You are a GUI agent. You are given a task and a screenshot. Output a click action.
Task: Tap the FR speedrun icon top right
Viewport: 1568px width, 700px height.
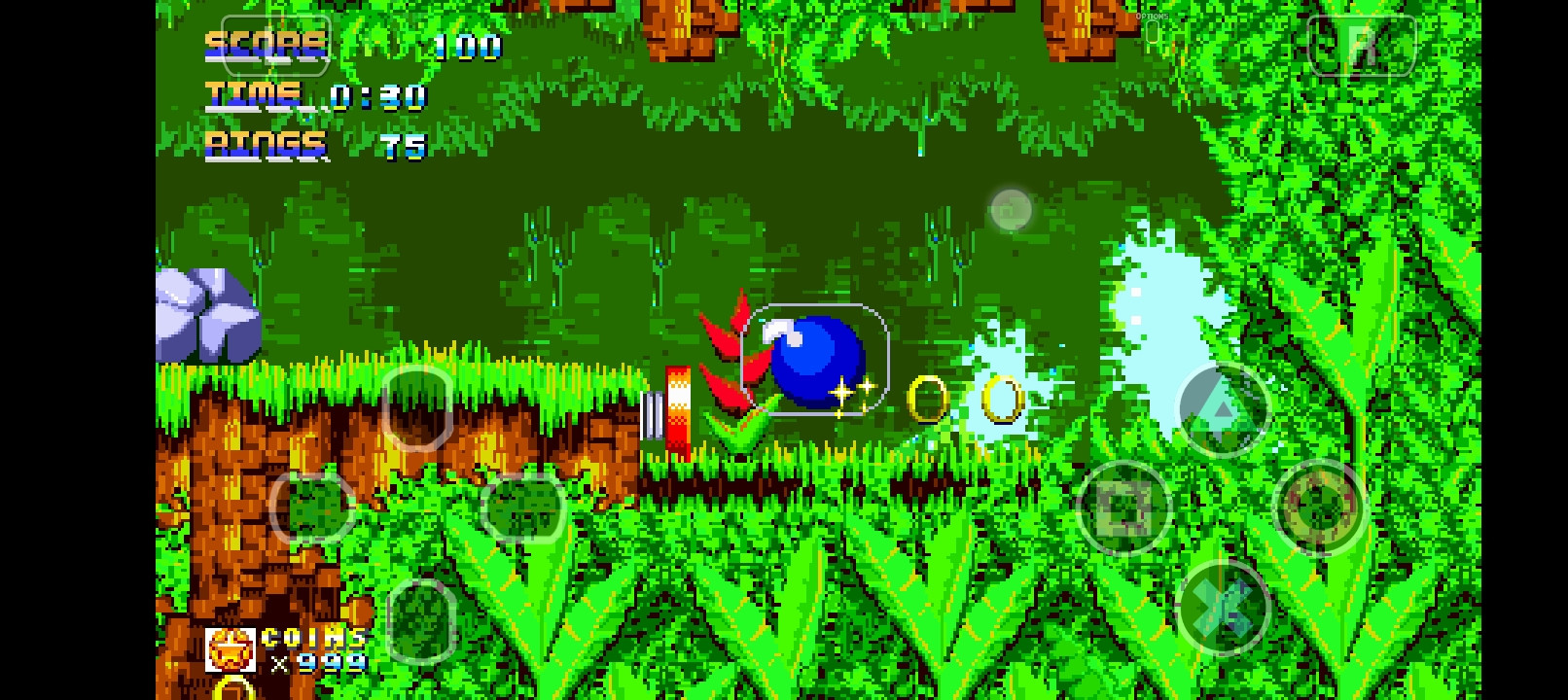coord(1362,46)
